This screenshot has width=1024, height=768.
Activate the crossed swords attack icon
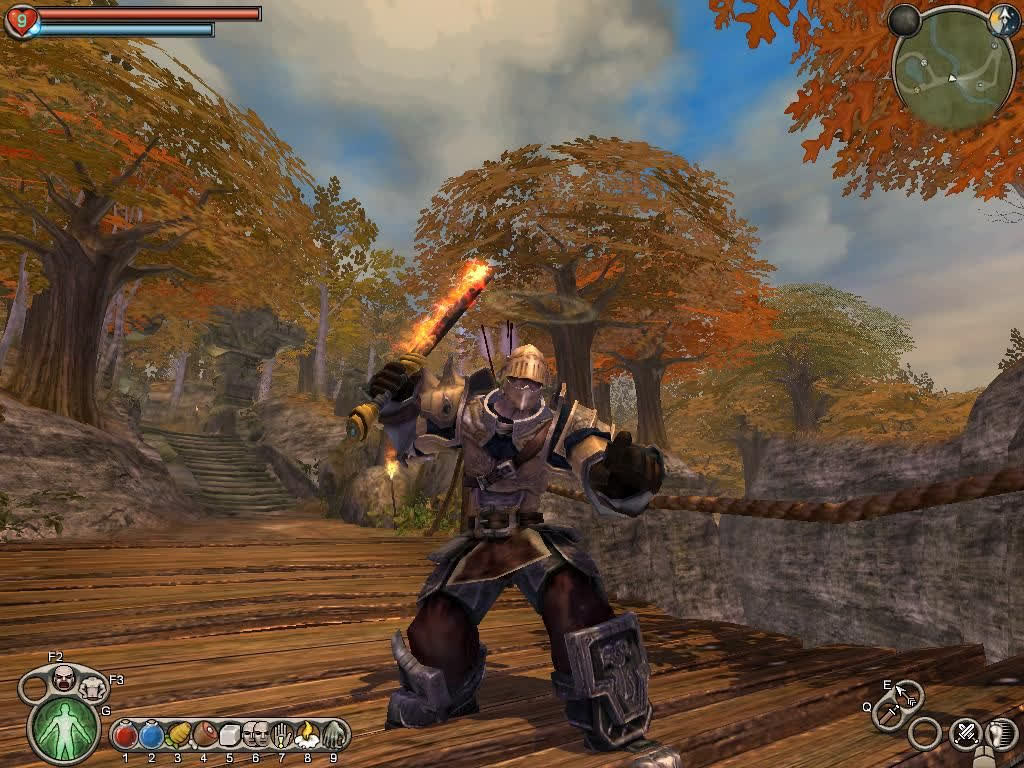click(x=965, y=734)
